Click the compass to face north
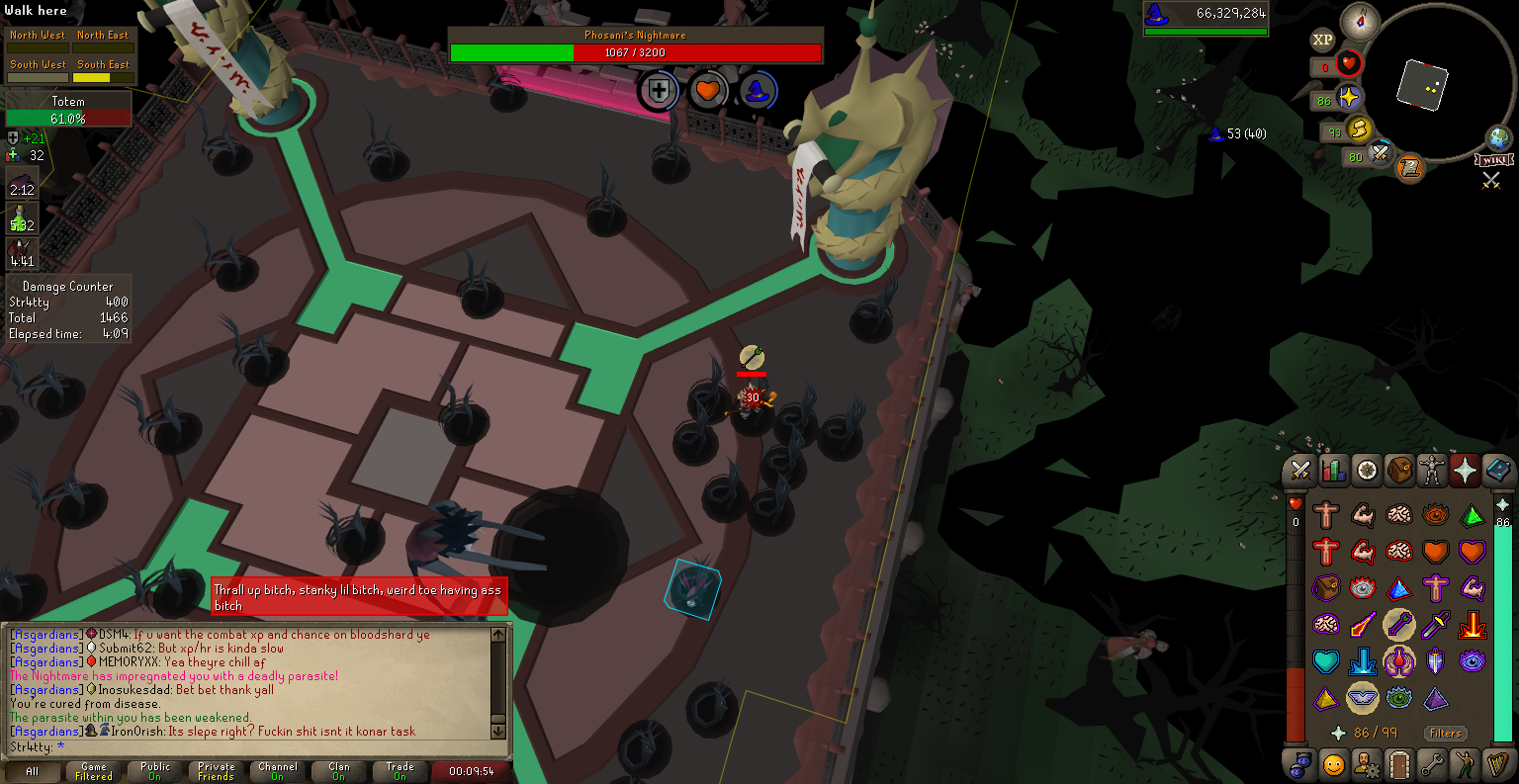 (1359, 21)
